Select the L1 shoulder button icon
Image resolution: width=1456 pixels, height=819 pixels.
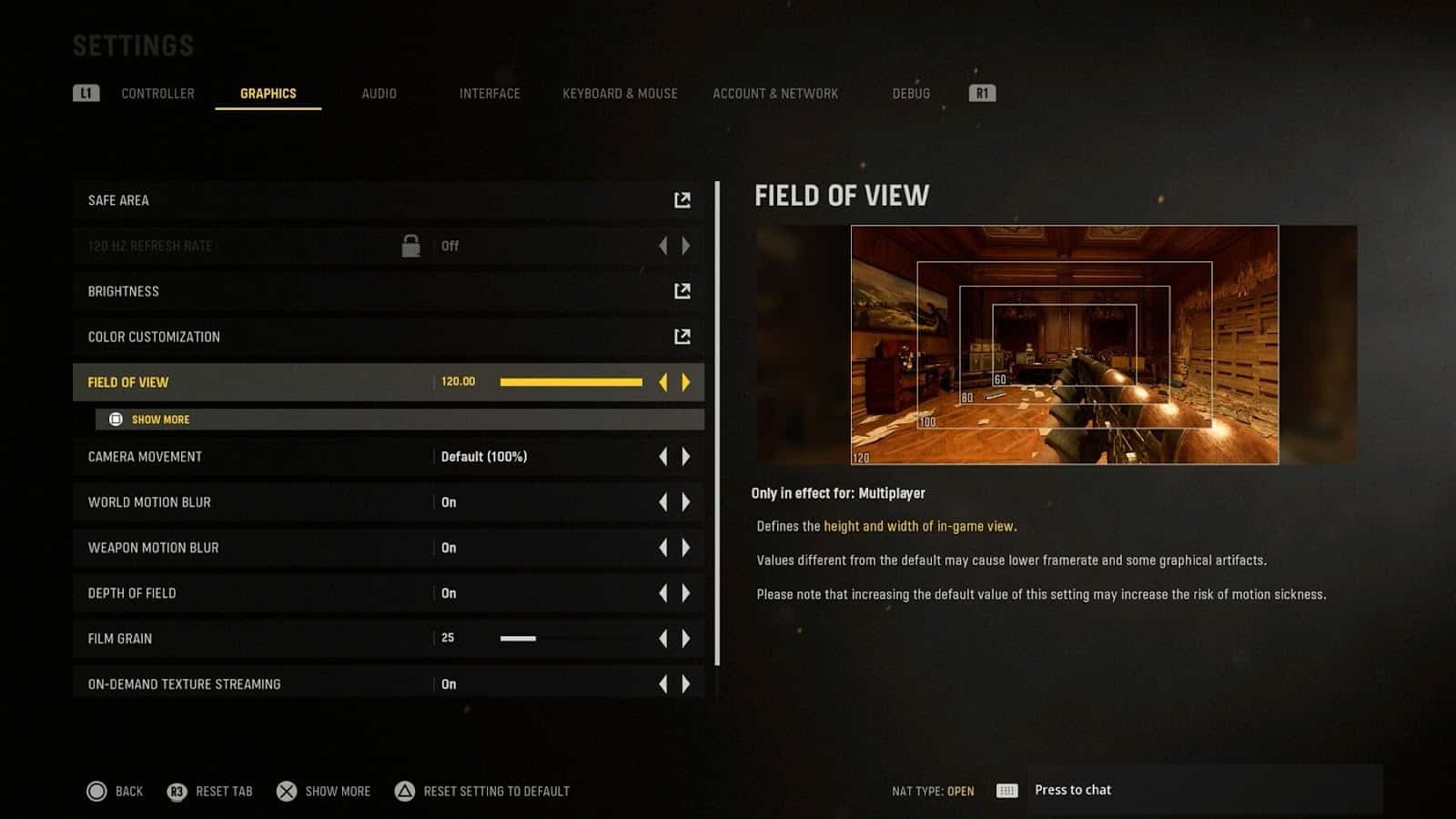point(86,92)
